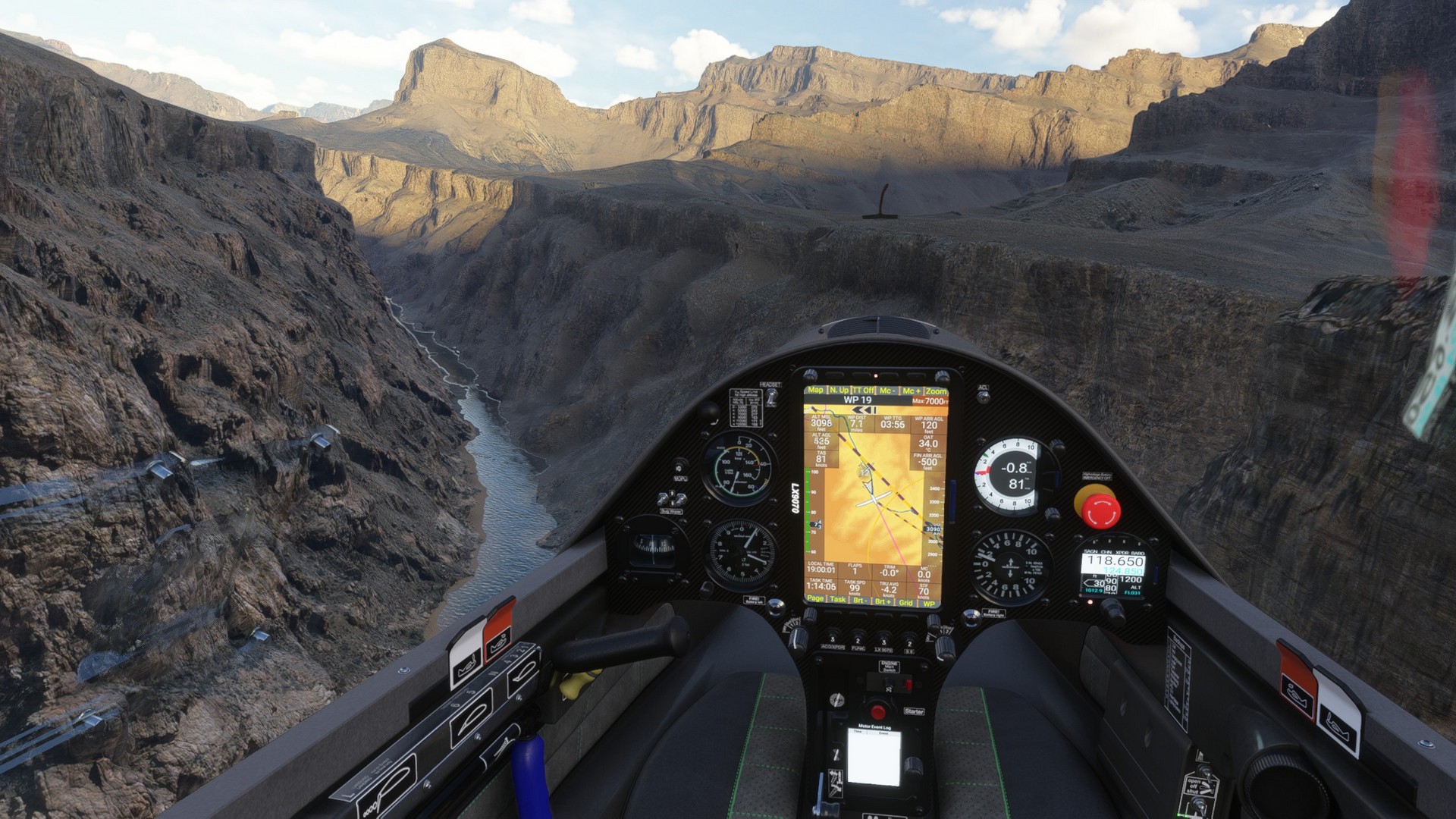
Task: Activate the Zoom softkey on the LX9070
Action: click(x=936, y=391)
